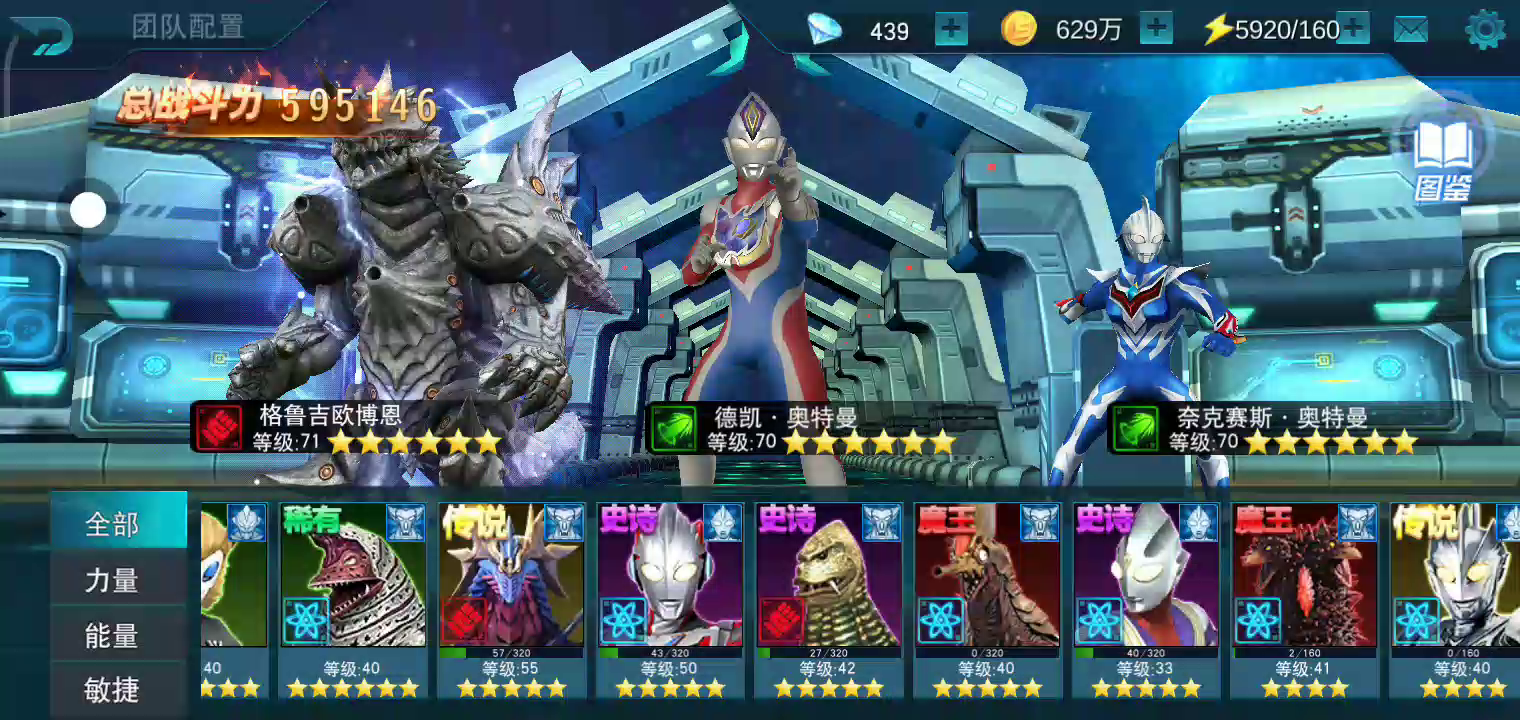Image resolution: width=1520 pixels, height=720 pixels.
Task: Select team member 奈克赛斯·奥特曼 name plate
Action: point(1268,428)
